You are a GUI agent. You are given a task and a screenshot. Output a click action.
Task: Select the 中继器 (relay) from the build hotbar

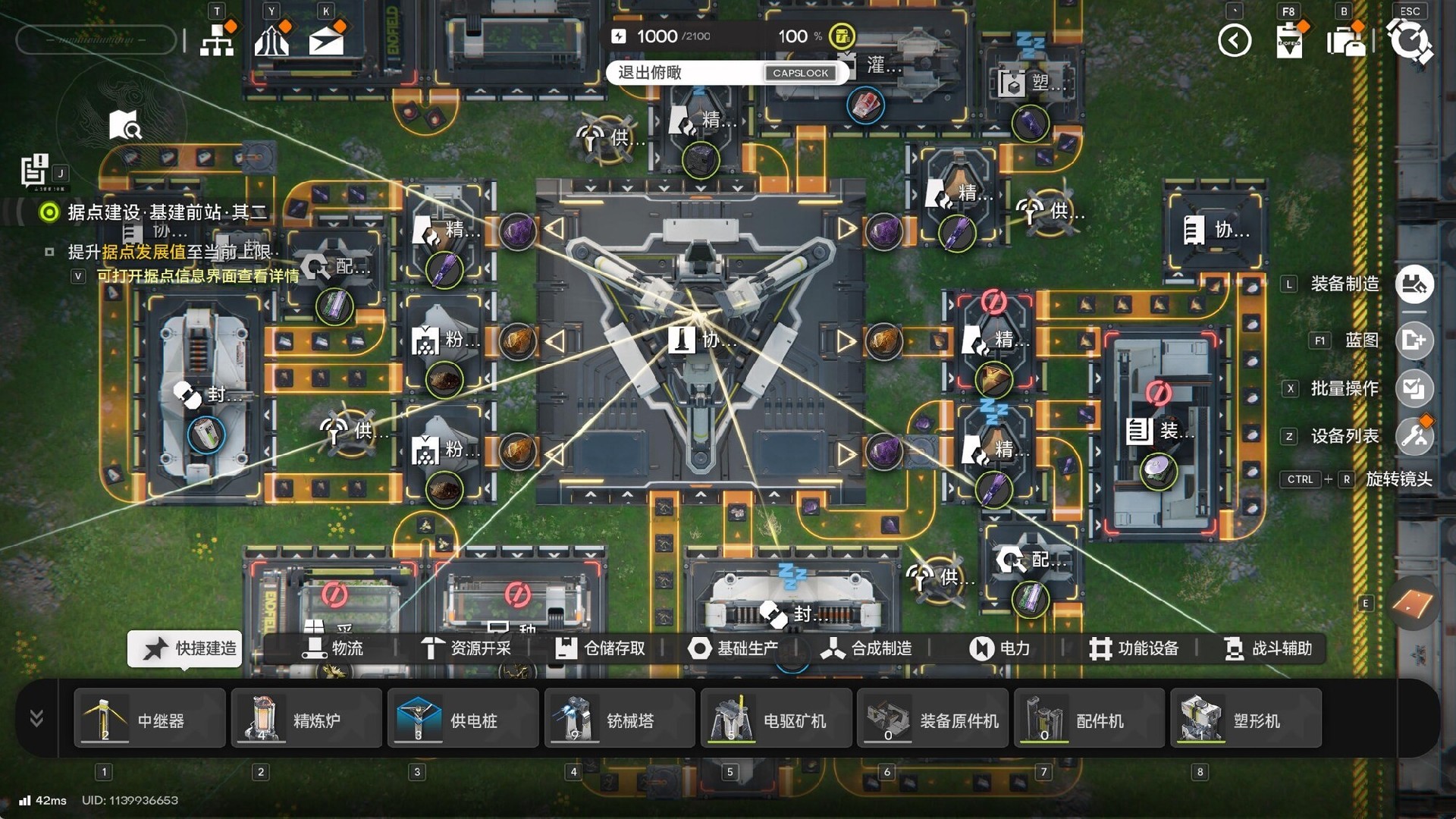tap(149, 718)
